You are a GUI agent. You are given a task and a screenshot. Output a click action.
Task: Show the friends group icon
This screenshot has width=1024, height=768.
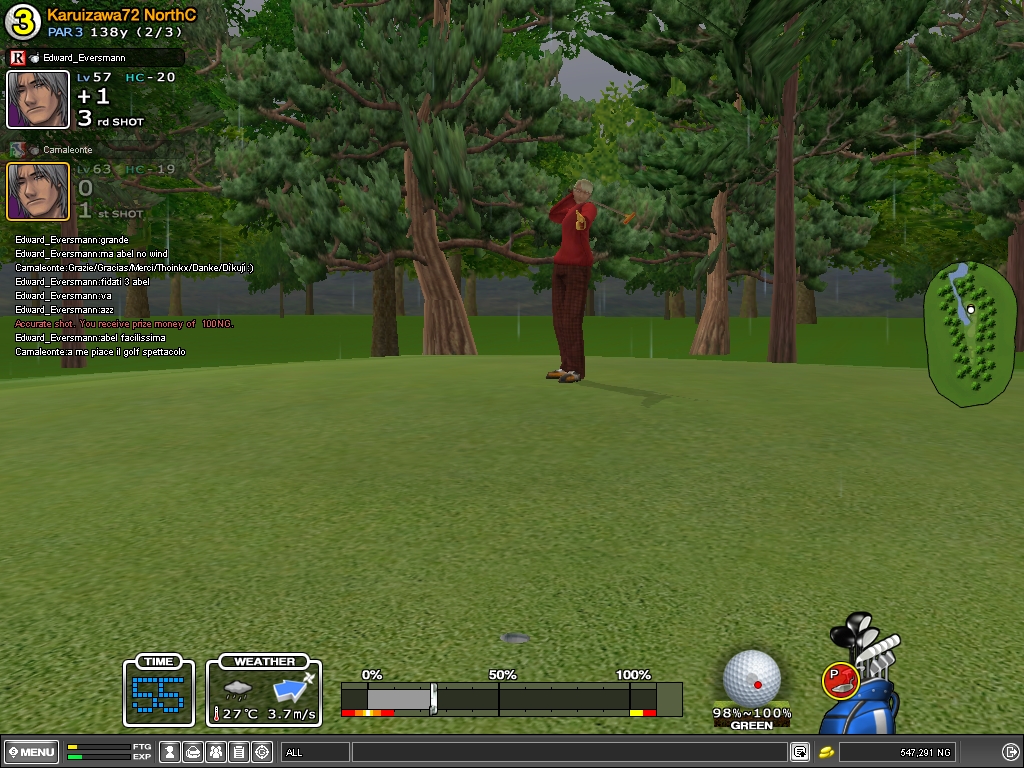click(216, 752)
